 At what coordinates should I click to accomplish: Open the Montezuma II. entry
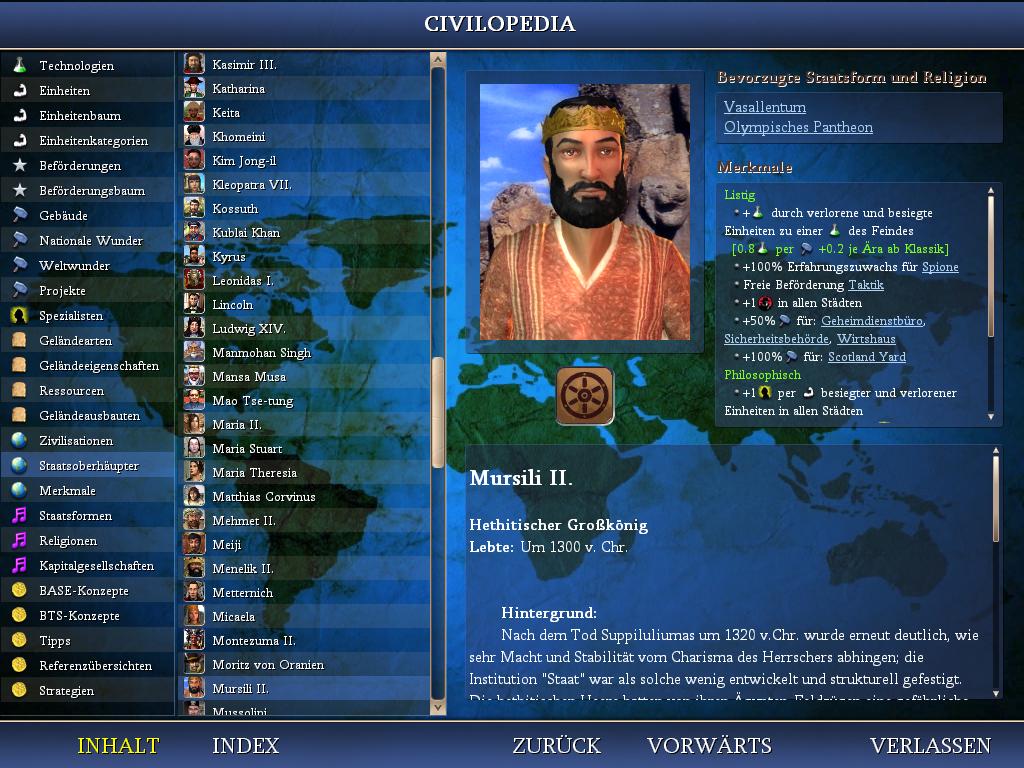253,641
